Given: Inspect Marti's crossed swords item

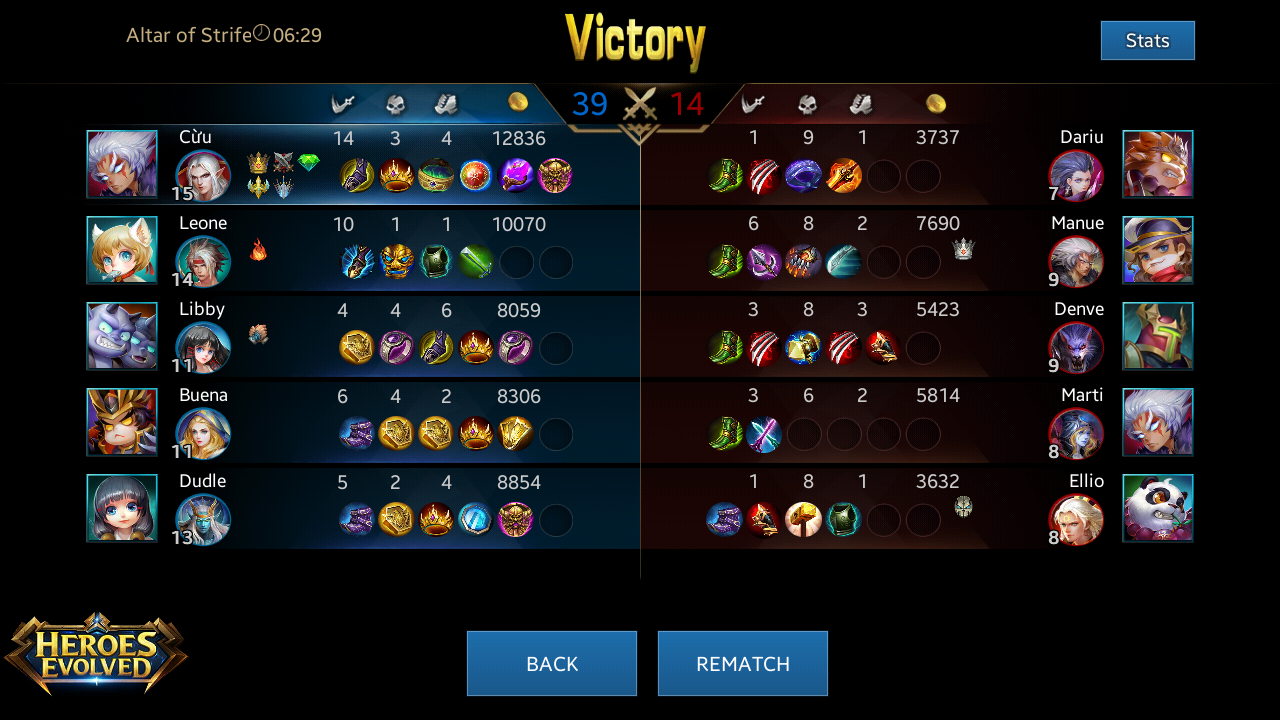Looking at the screenshot, I should coord(764,434).
